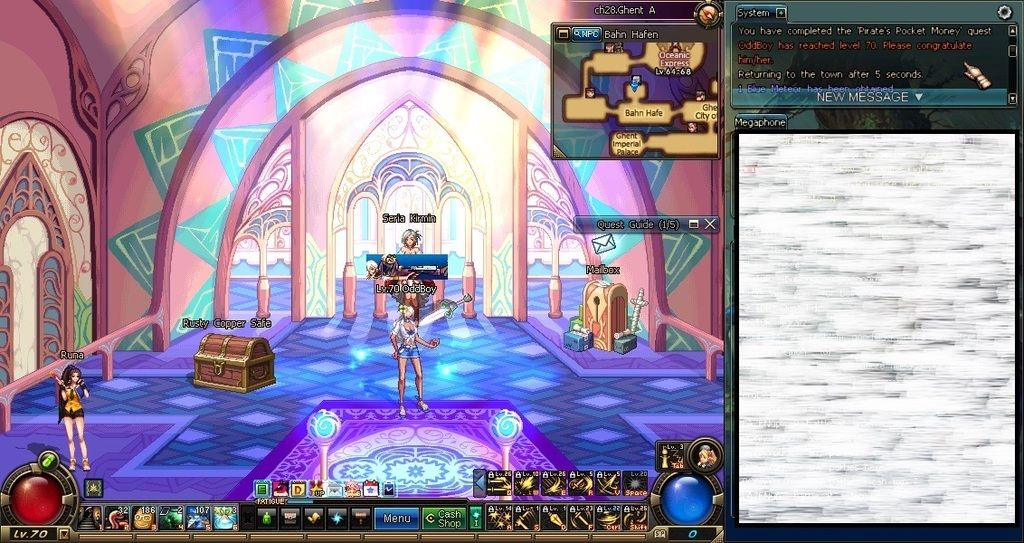Select Ghent Imperial Palace on the minimap
Screen dimensions: 1024x543
tap(627, 144)
